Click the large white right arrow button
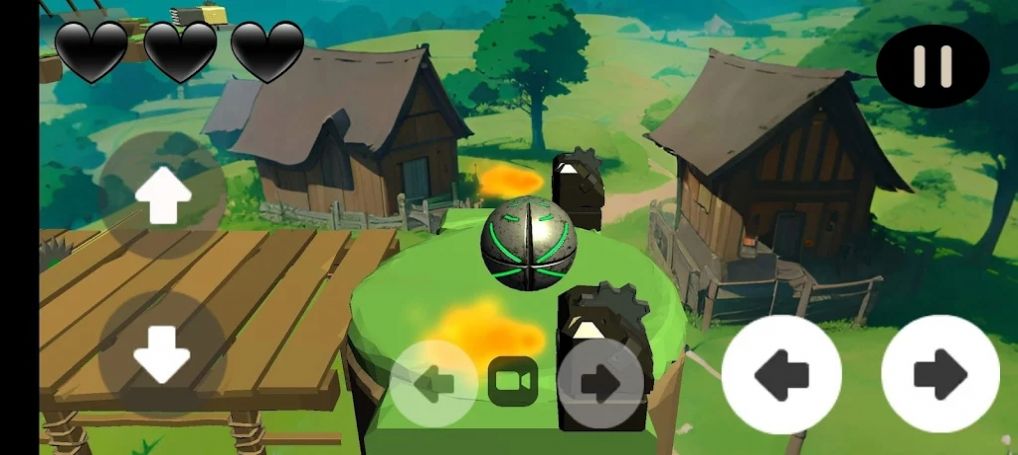Screen dimensions: 1018x455 pos(940,374)
